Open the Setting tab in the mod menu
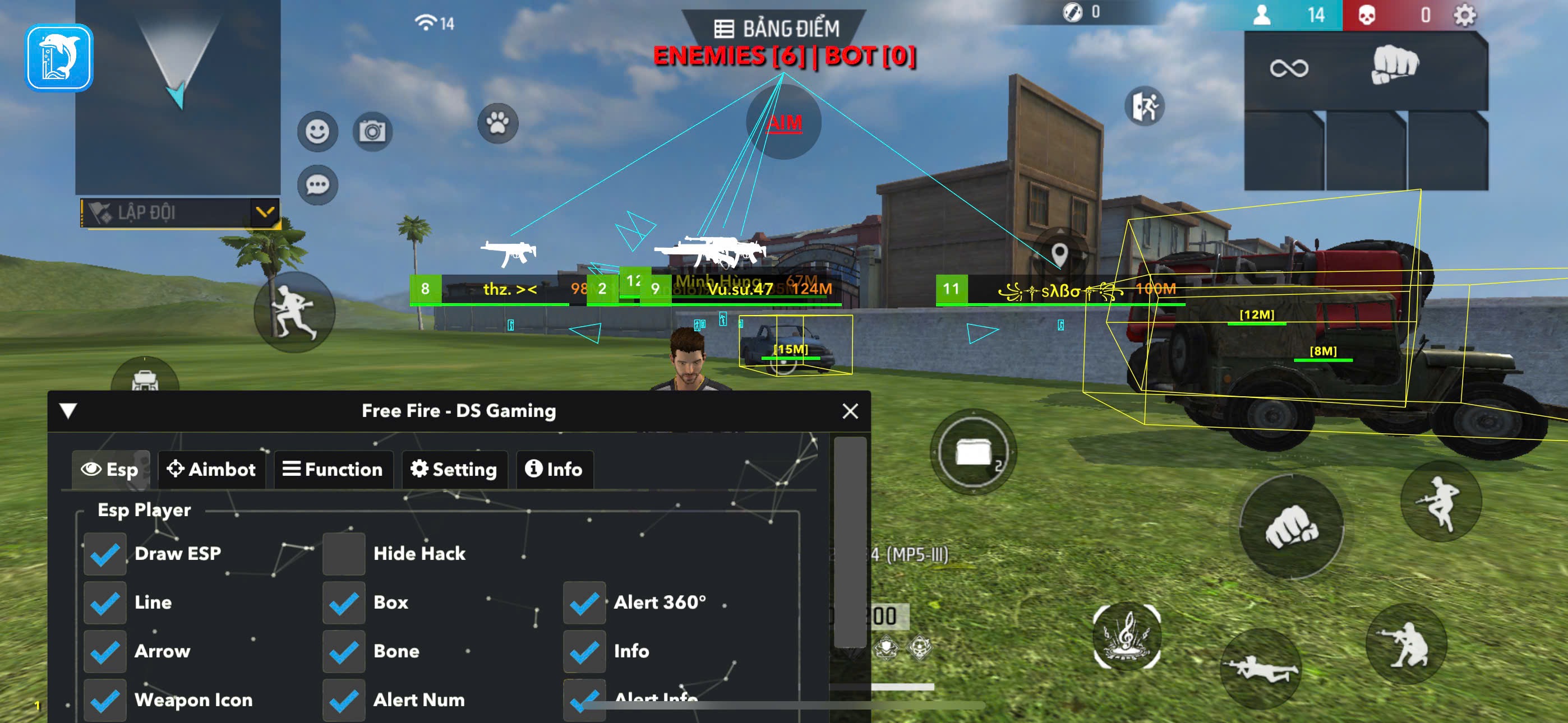 454,469
